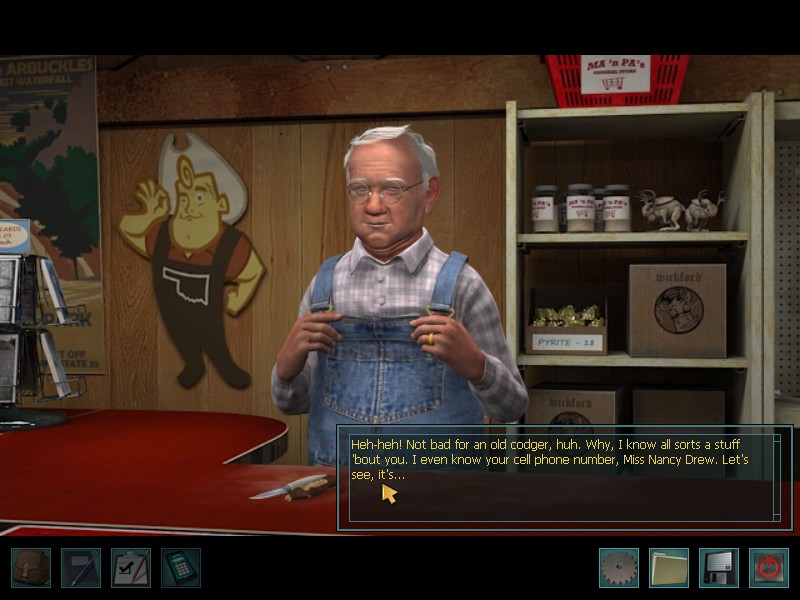Show the task checklist
Image resolution: width=800 pixels, height=600 pixels.
coord(131,568)
